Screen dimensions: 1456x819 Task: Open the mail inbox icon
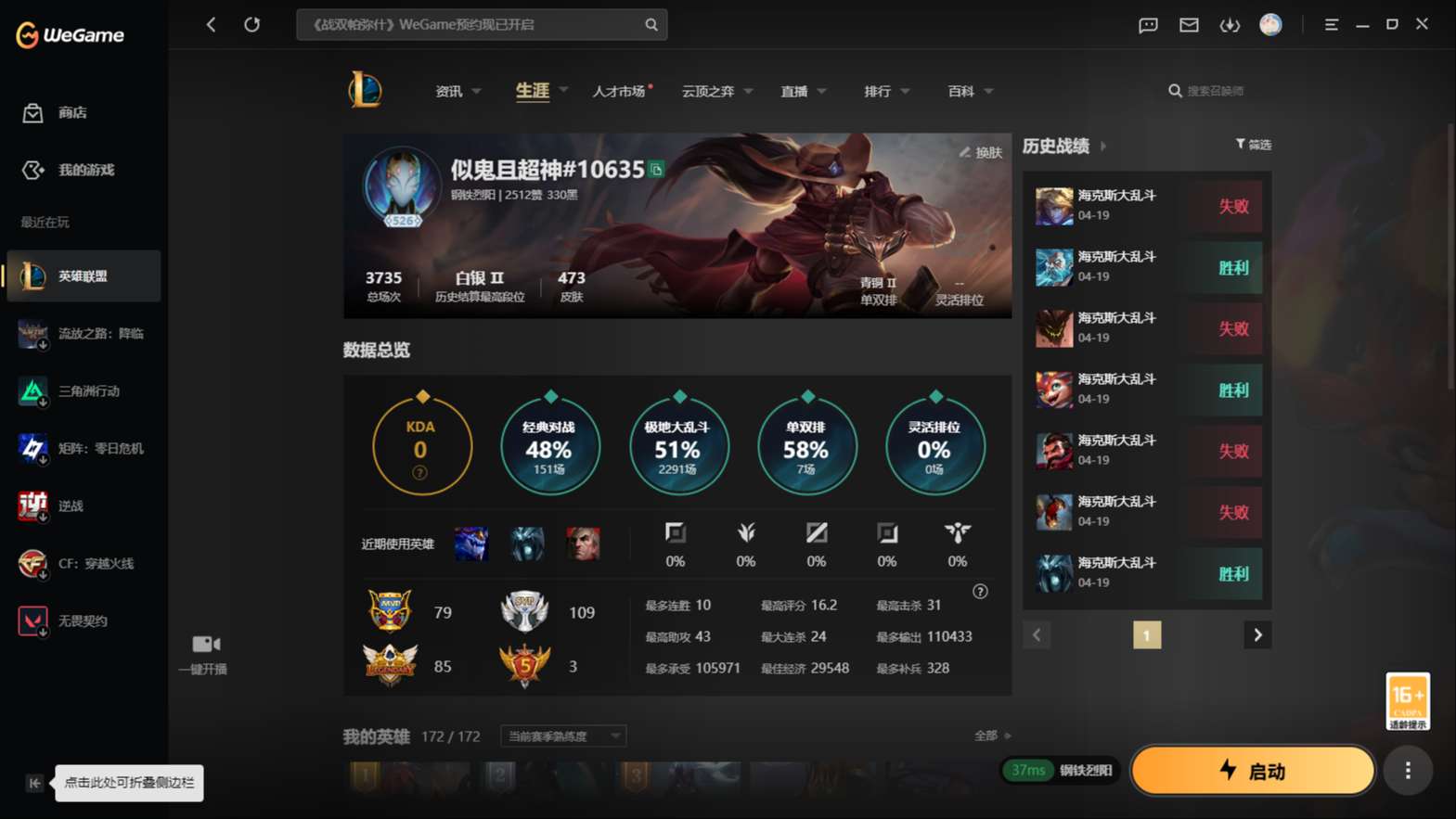[x=1189, y=25]
